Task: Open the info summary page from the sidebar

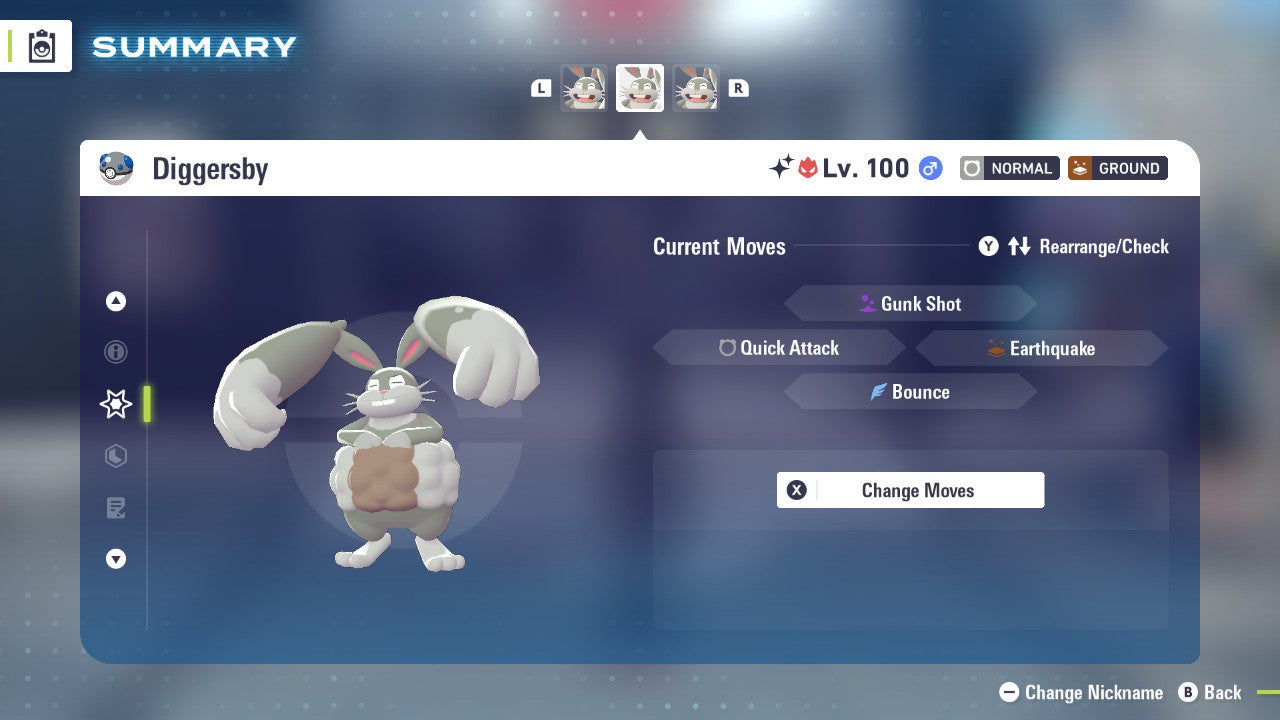Action: coord(115,352)
